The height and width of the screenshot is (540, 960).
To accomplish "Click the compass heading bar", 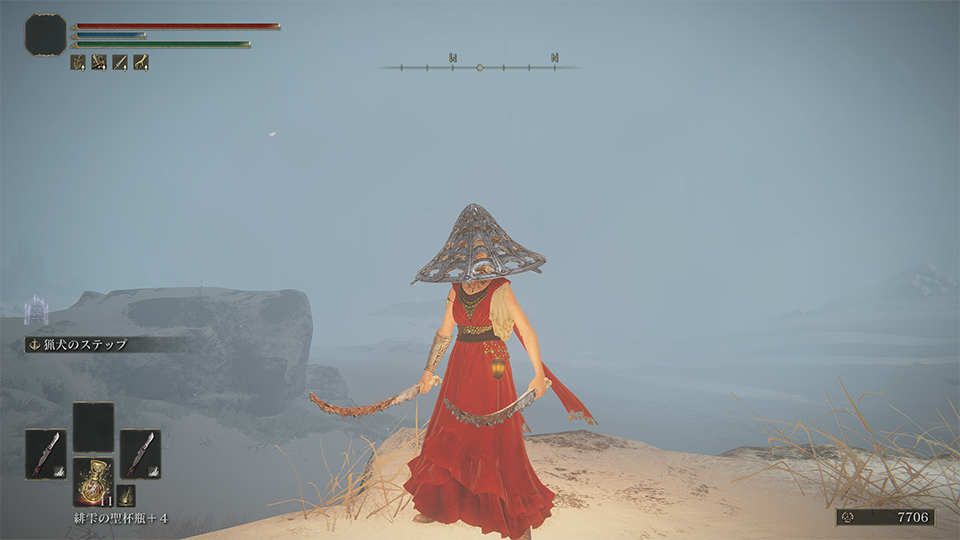I will [x=479, y=67].
